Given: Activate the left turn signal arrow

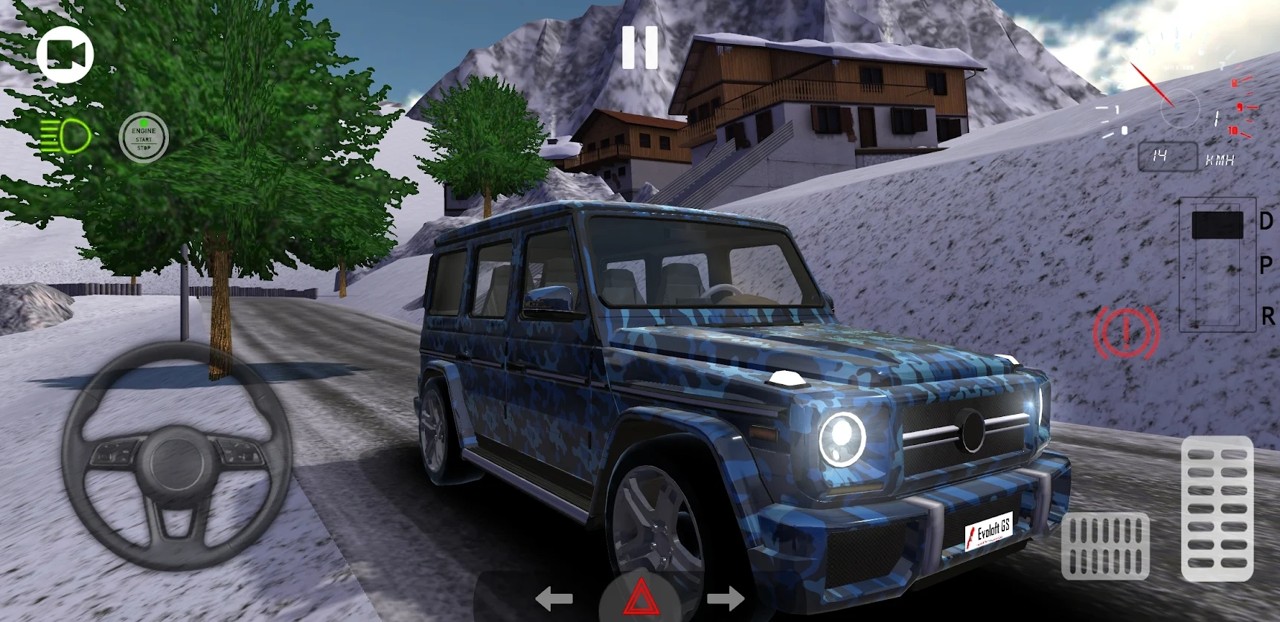Looking at the screenshot, I should point(553,599).
